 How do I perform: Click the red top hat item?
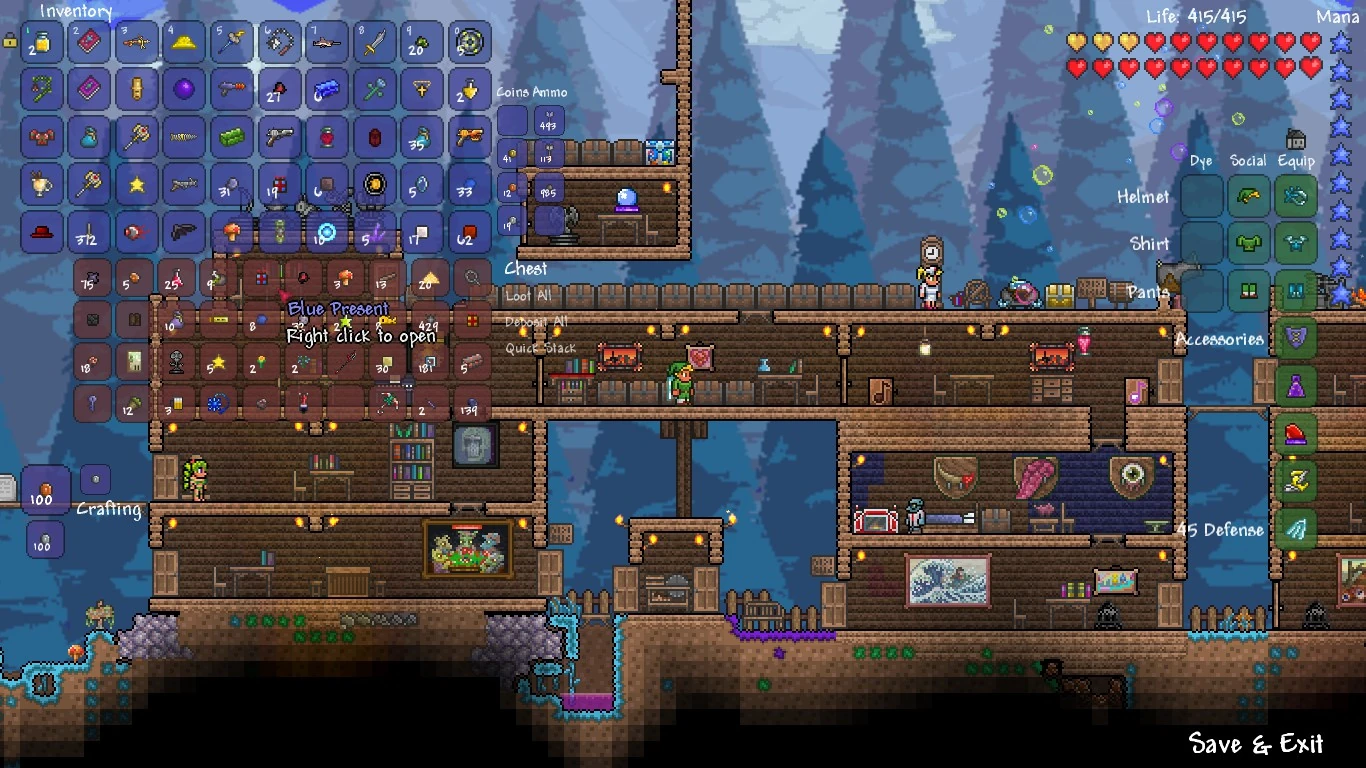(42, 231)
